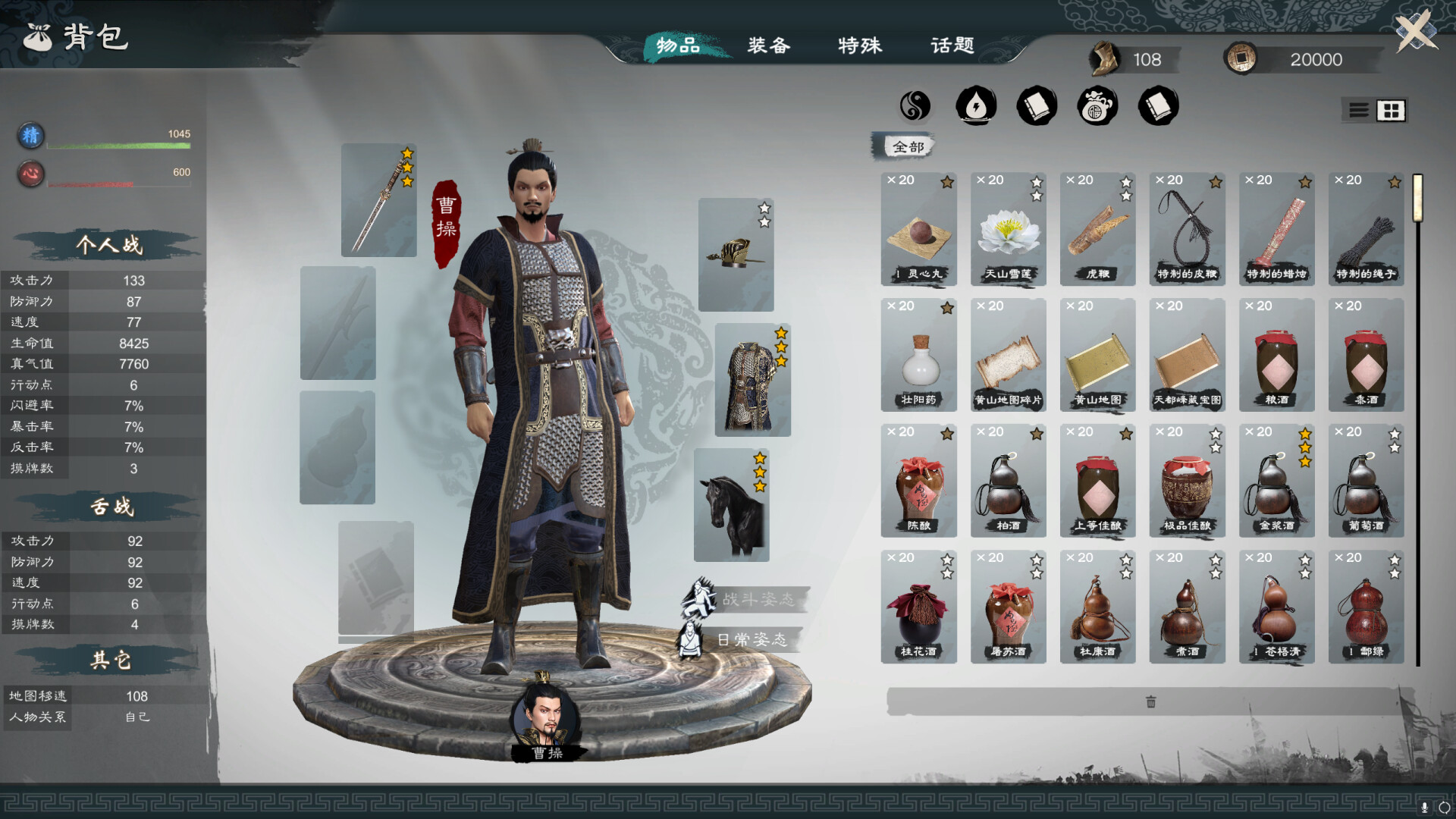Screen dimensions: 1456x819
Task: Click the 极品佳酿 wine jar
Action: (1187, 481)
